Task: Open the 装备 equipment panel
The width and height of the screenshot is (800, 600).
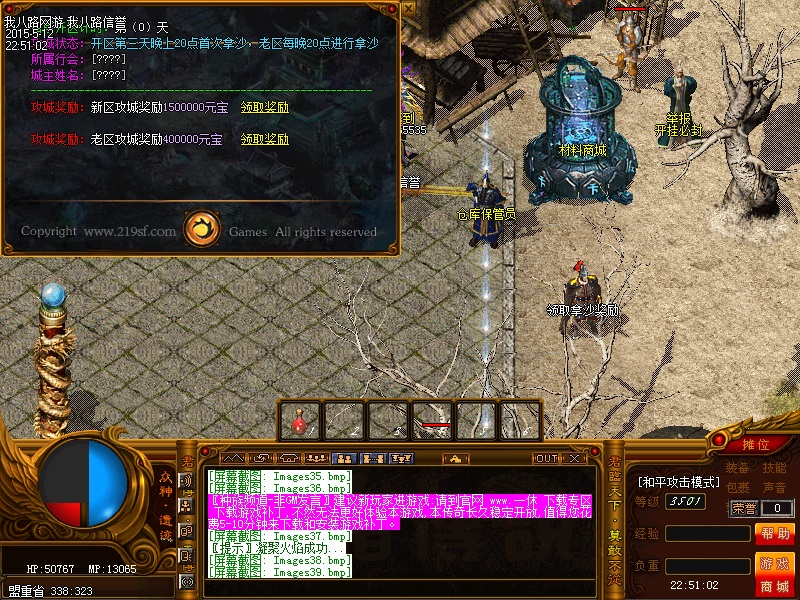Action: pos(737,468)
